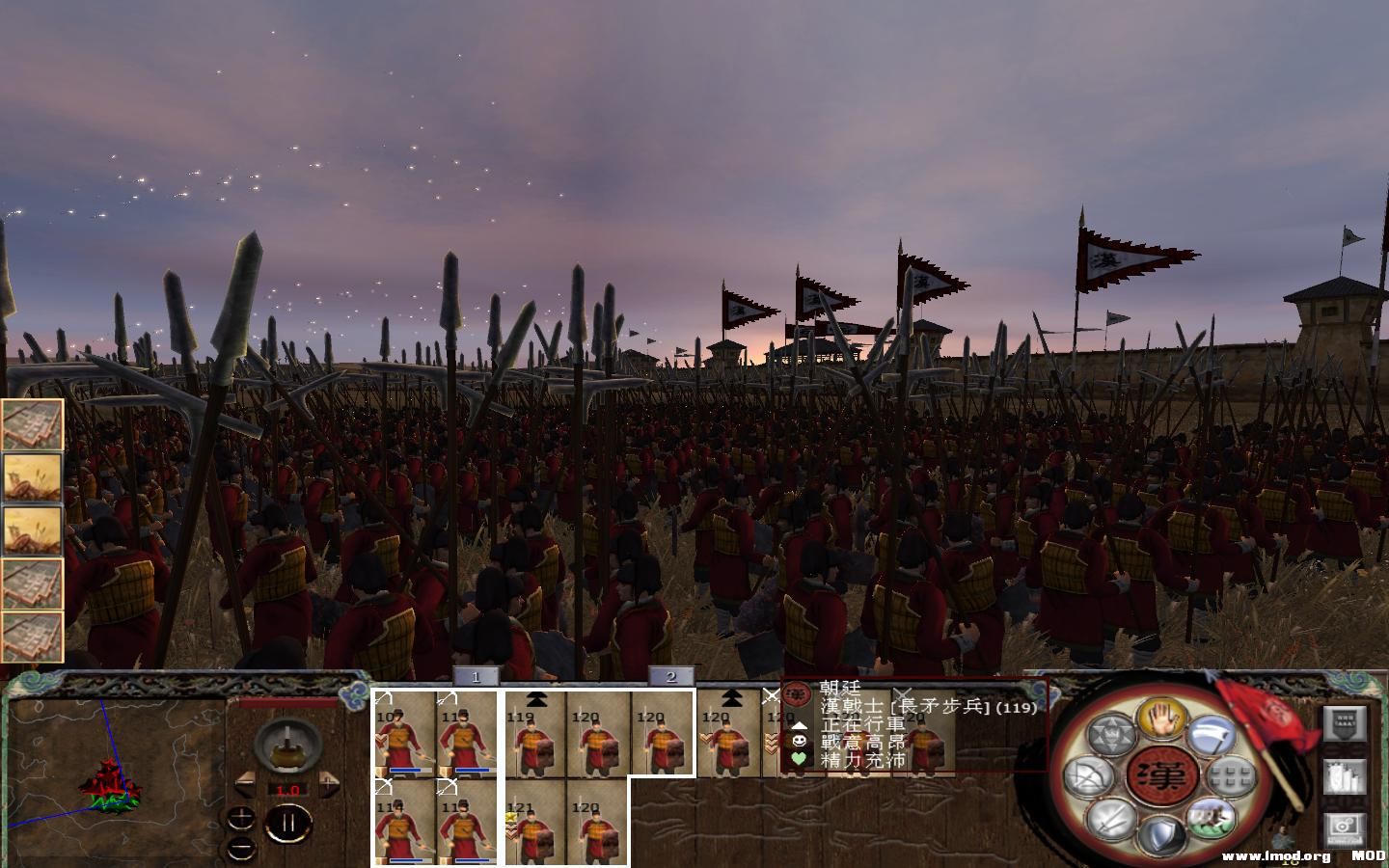
Task: Increase battle speed with the right arrow
Action: click(330, 784)
